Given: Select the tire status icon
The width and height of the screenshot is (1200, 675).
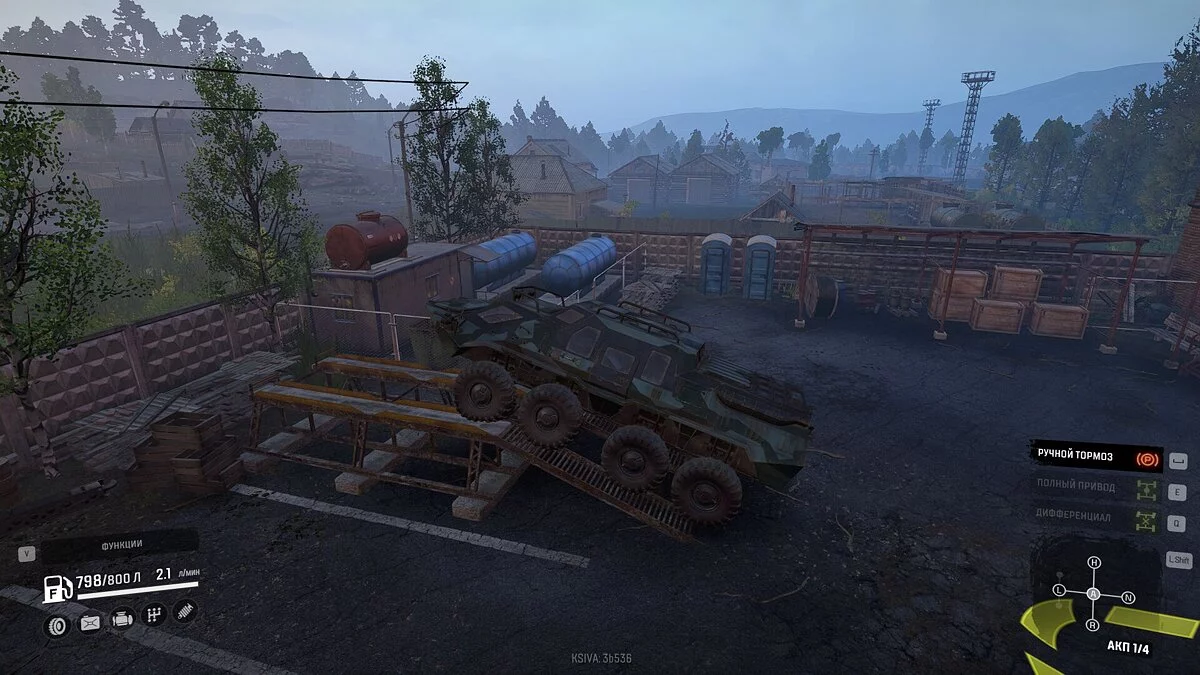Looking at the screenshot, I should coord(56,625).
